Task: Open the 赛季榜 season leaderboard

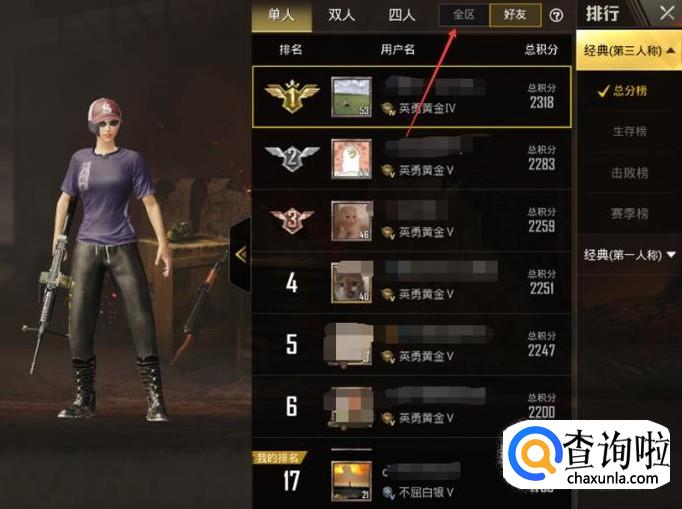Action: [x=629, y=214]
